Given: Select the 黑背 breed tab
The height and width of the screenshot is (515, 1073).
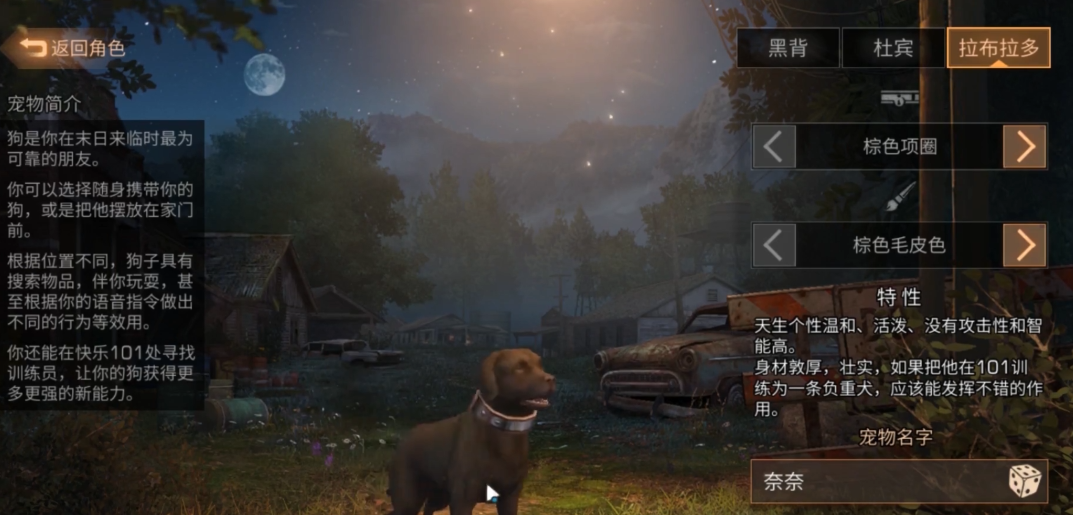Looking at the screenshot, I should pyautogui.click(x=788, y=48).
